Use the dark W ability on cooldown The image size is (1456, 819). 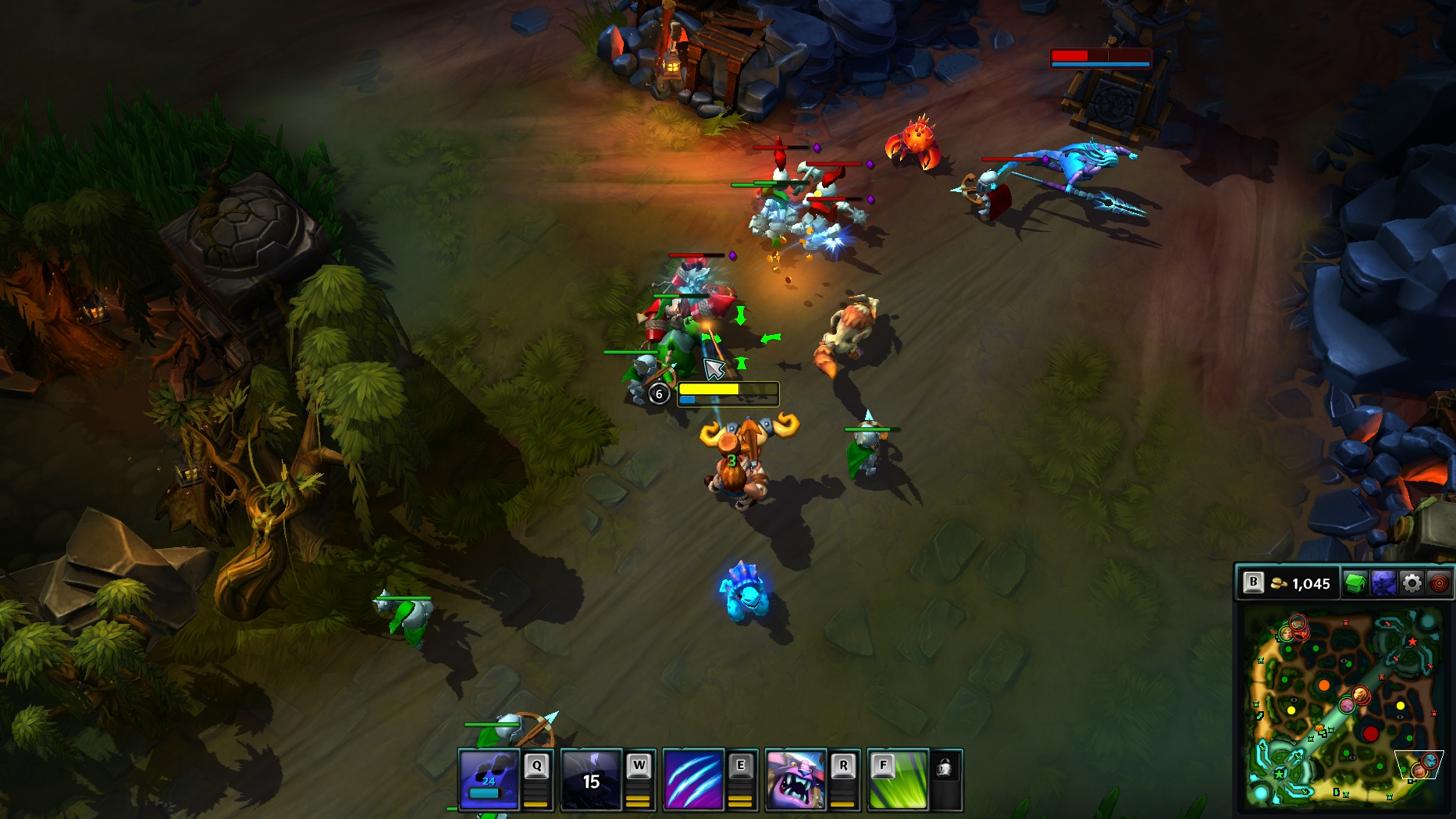pos(591,779)
